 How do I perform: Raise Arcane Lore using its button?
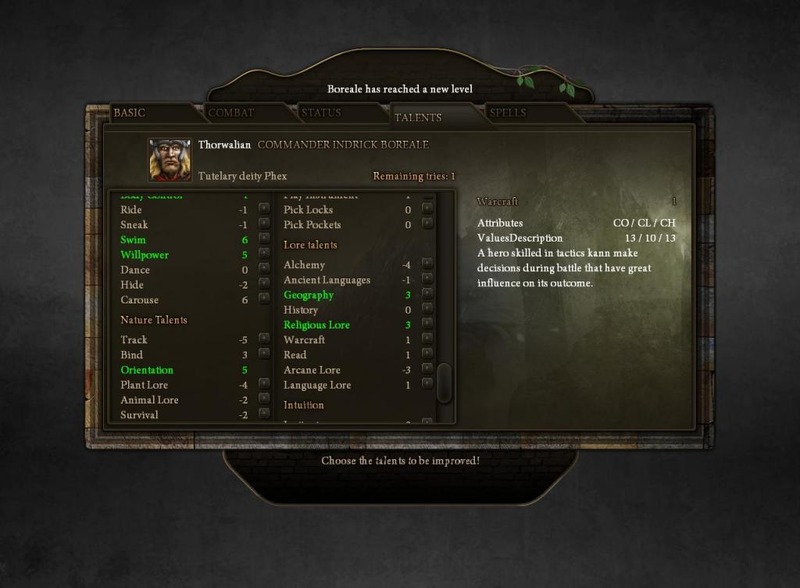pos(427,370)
